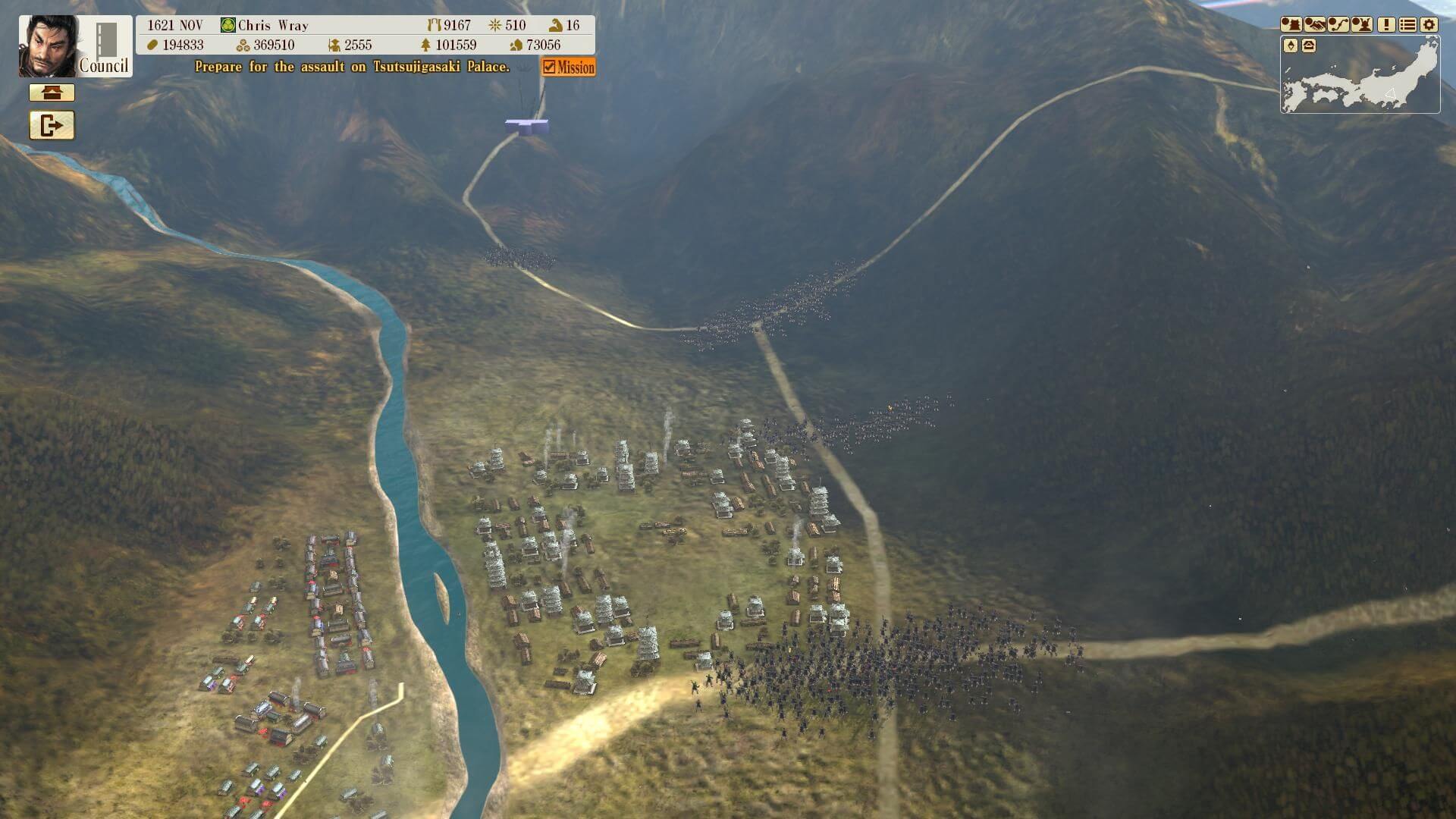Click the clan crest beside Chris Wray
This screenshot has width=1456, height=819.
pos(227,25)
